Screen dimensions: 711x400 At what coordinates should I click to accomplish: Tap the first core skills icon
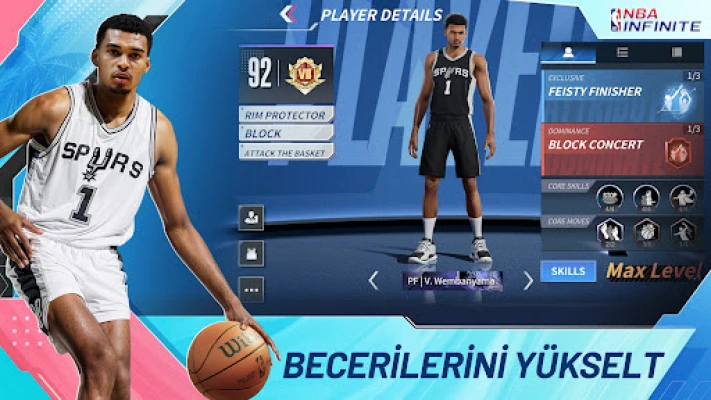[x=610, y=198]
